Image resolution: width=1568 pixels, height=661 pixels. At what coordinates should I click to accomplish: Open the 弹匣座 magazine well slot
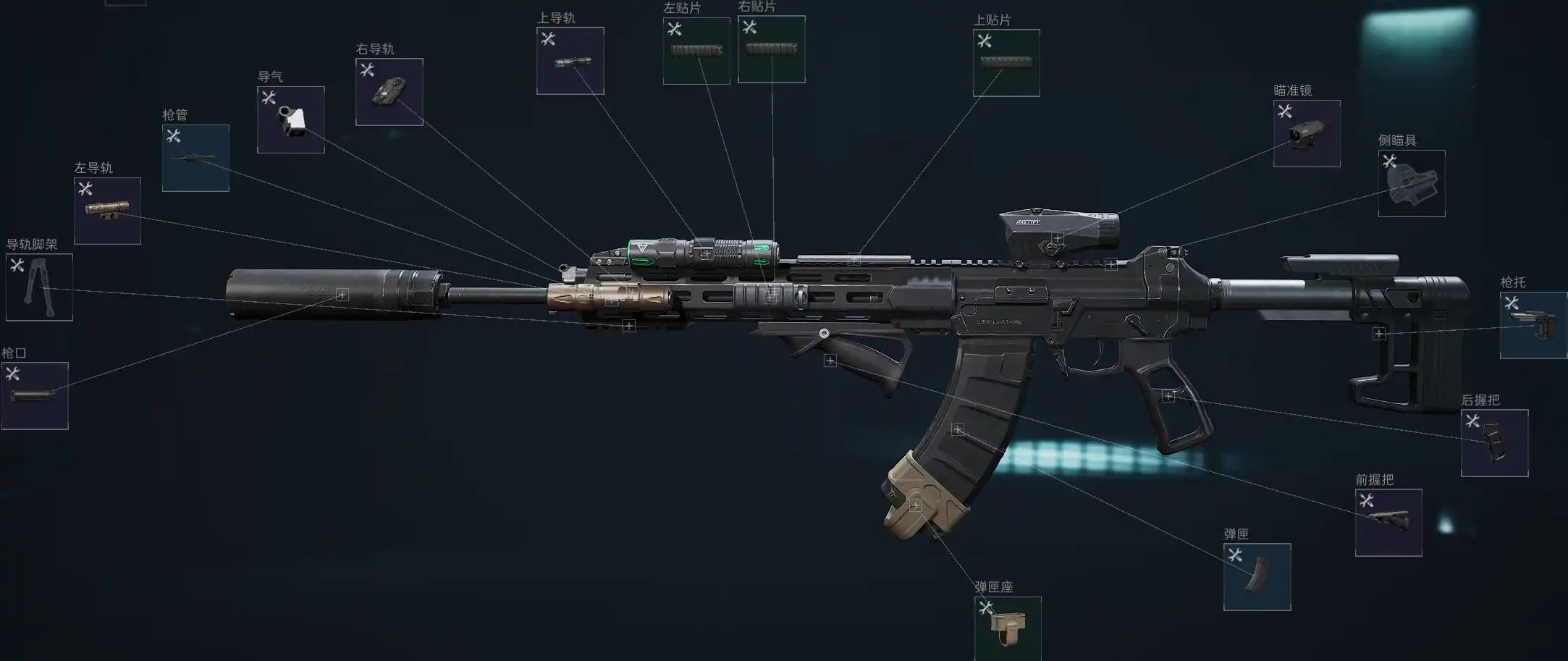(1008, 628)
